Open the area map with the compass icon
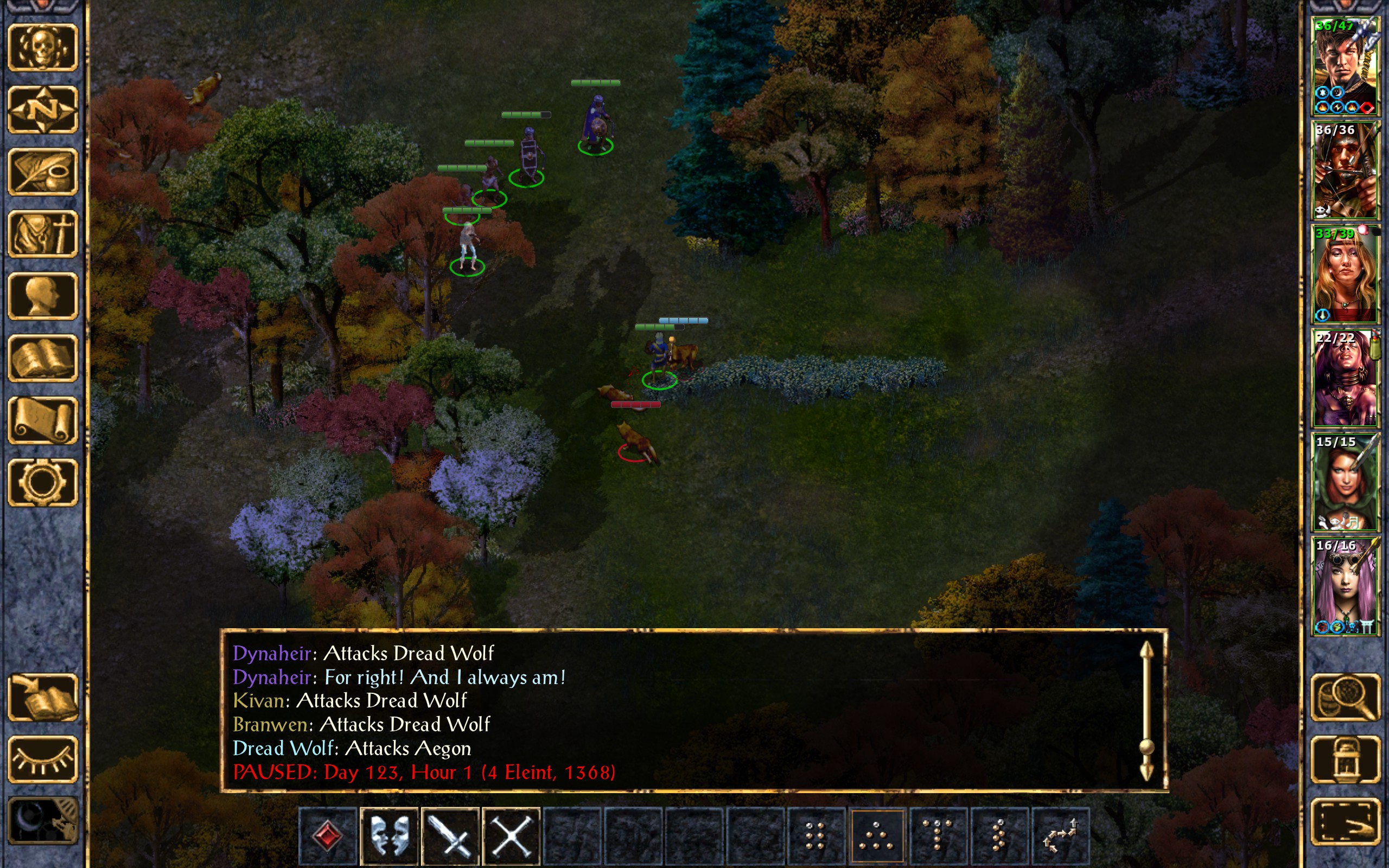Screen dimensions: 1389x868 click(43, 109)
